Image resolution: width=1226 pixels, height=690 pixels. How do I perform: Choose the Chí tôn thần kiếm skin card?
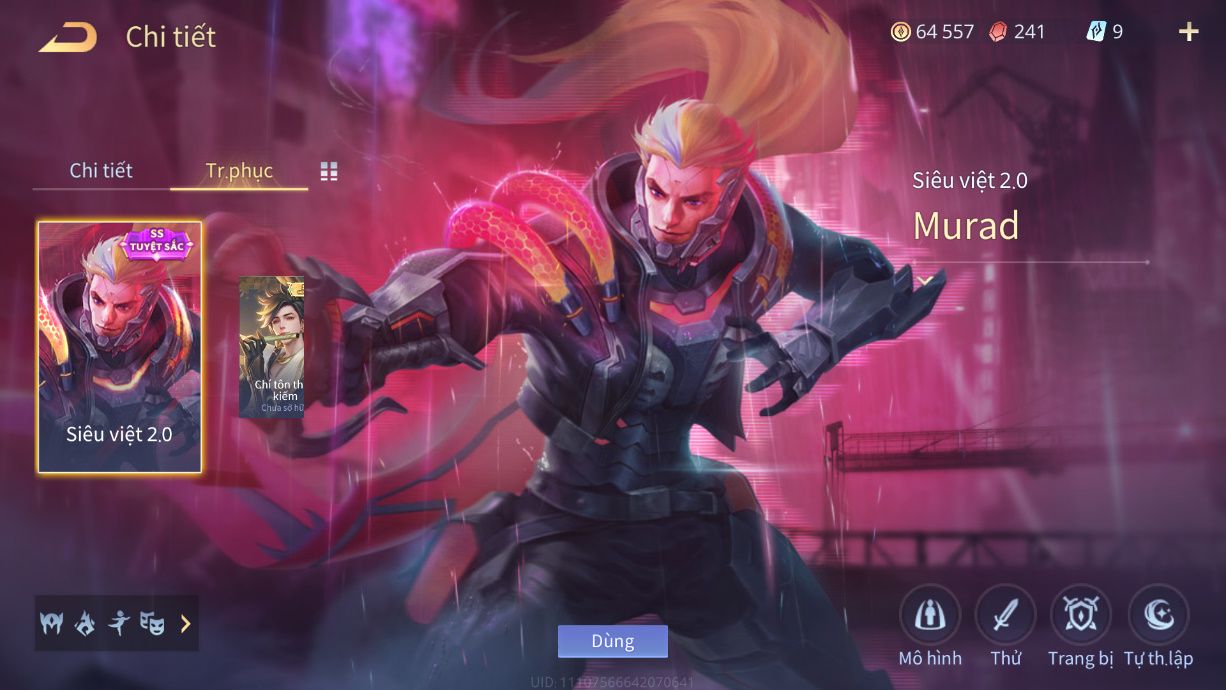(x=271, y=346)
